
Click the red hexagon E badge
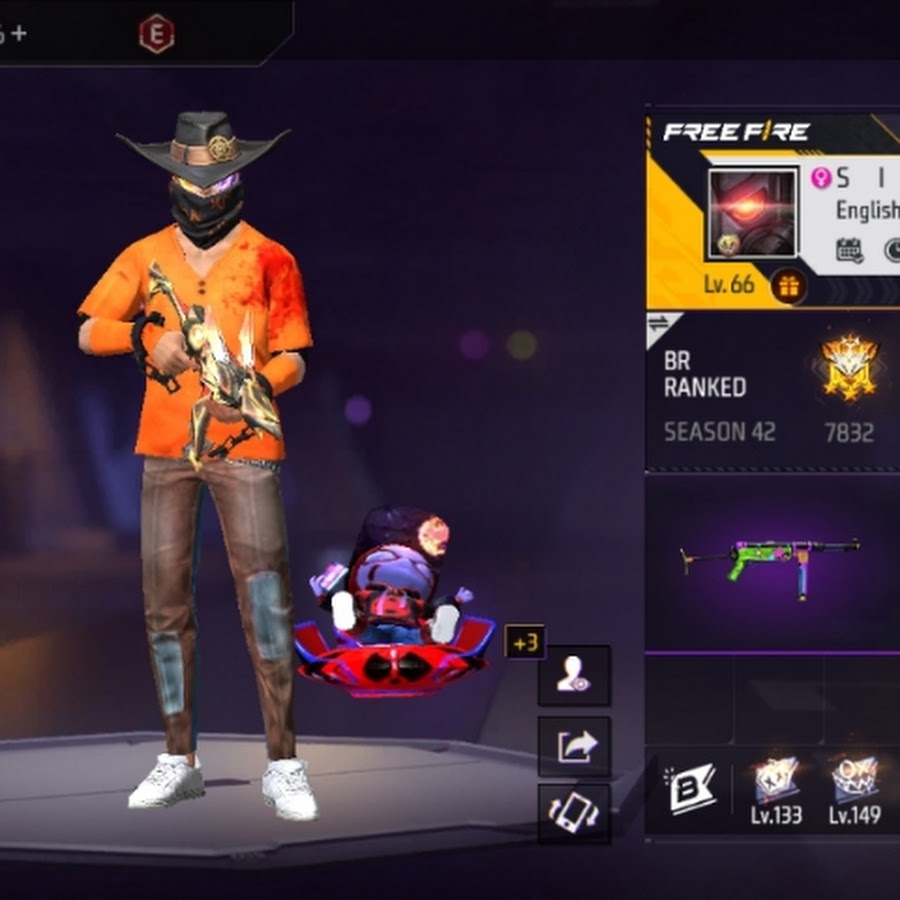click(x=156, y=34)
